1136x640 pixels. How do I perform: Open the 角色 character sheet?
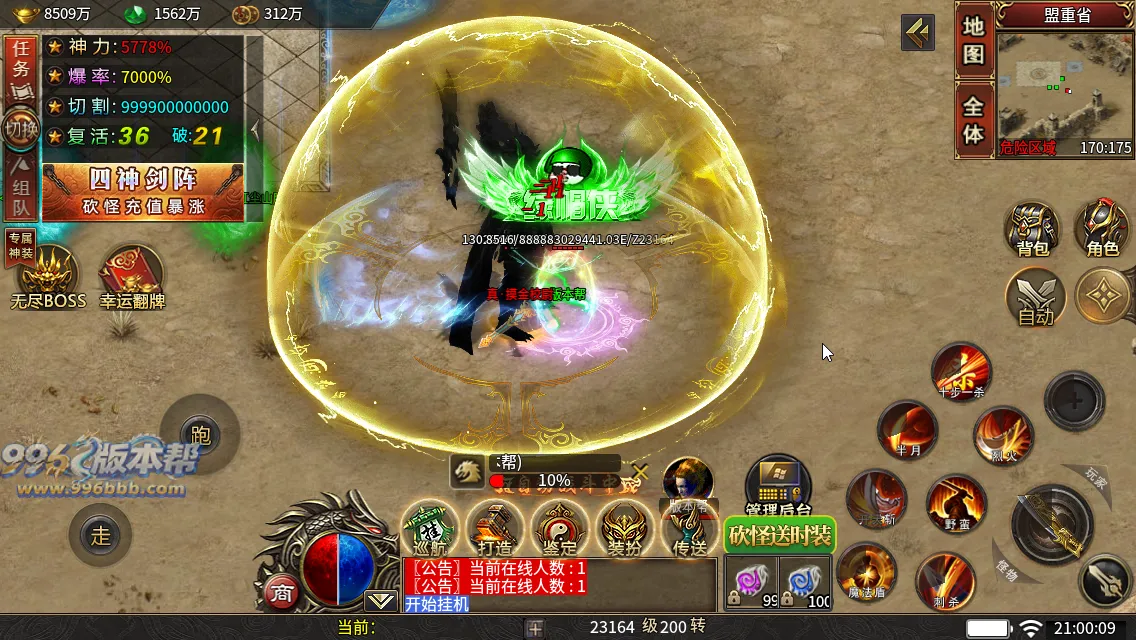(1102, 228)
